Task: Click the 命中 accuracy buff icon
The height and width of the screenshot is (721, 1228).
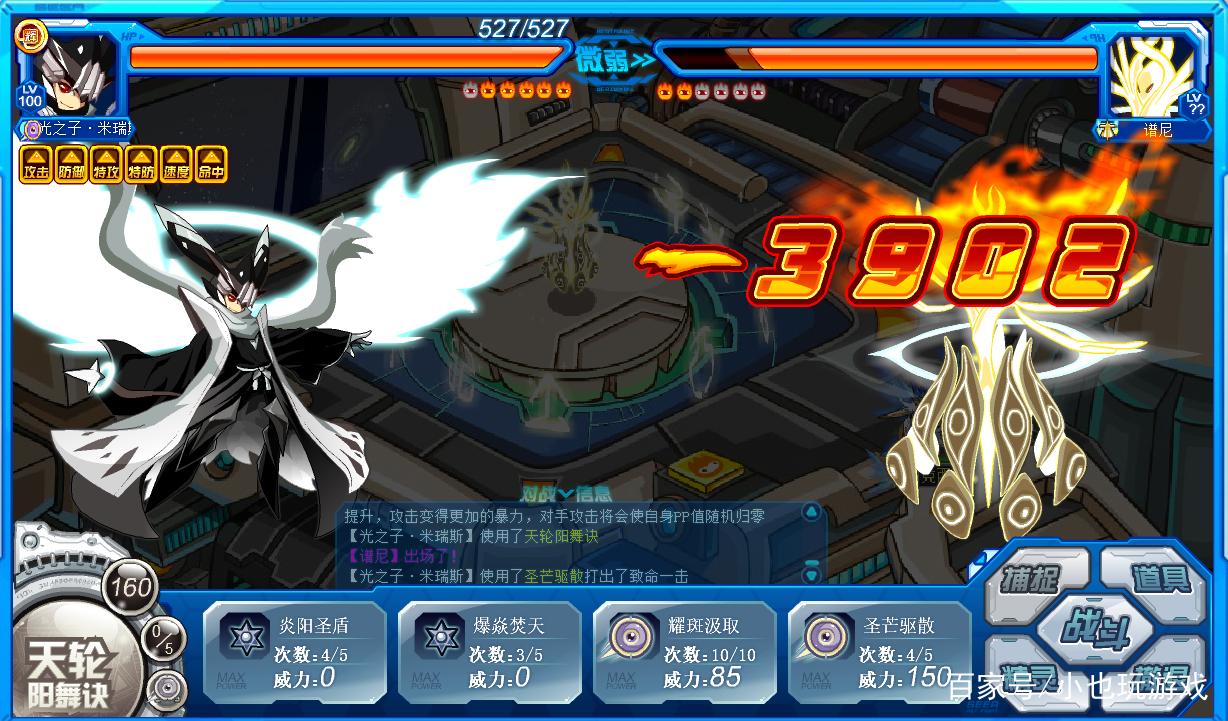Action: point(211,165)
